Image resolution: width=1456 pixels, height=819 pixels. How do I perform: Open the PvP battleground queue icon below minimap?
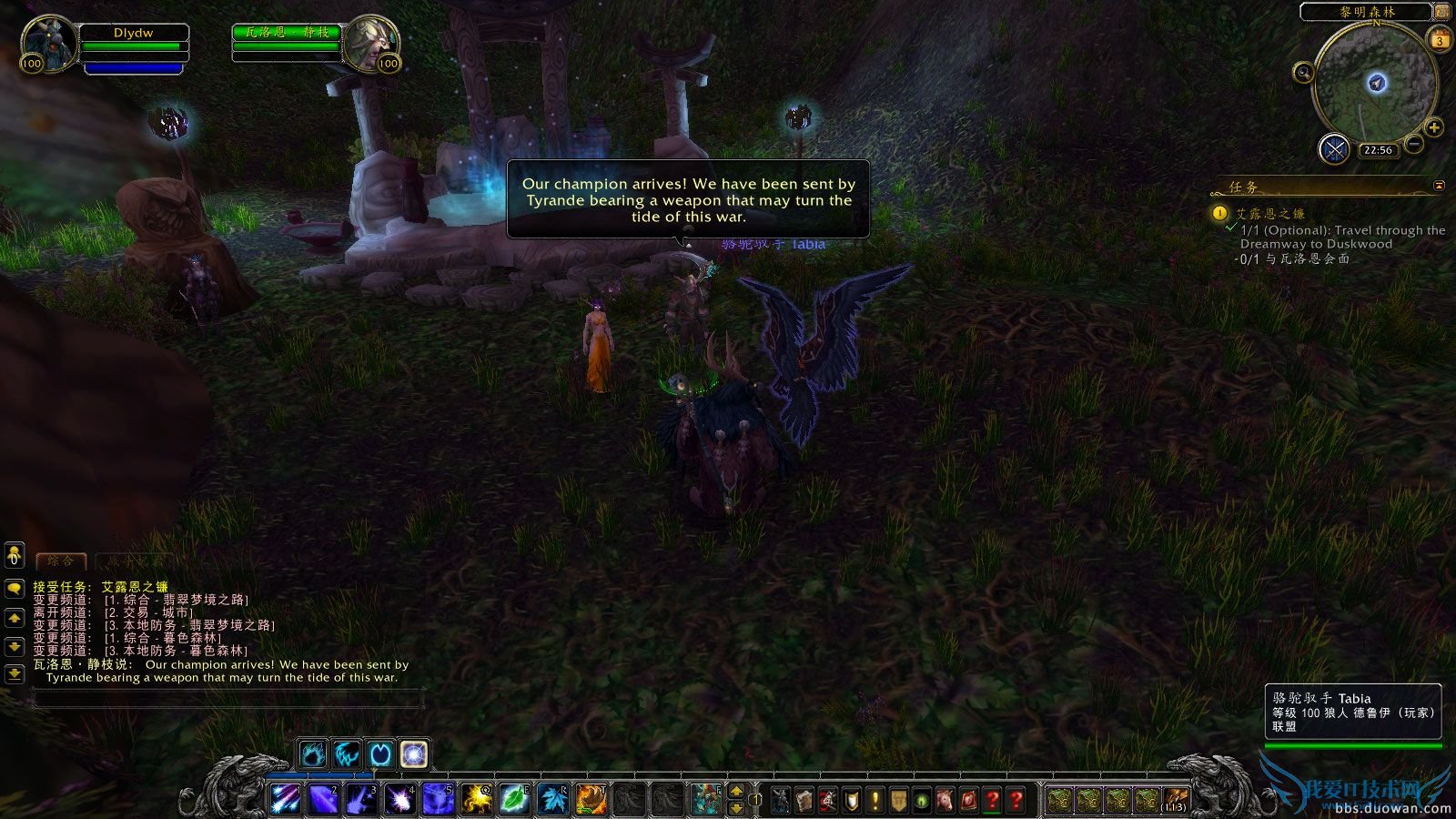tap(1332, 149)
